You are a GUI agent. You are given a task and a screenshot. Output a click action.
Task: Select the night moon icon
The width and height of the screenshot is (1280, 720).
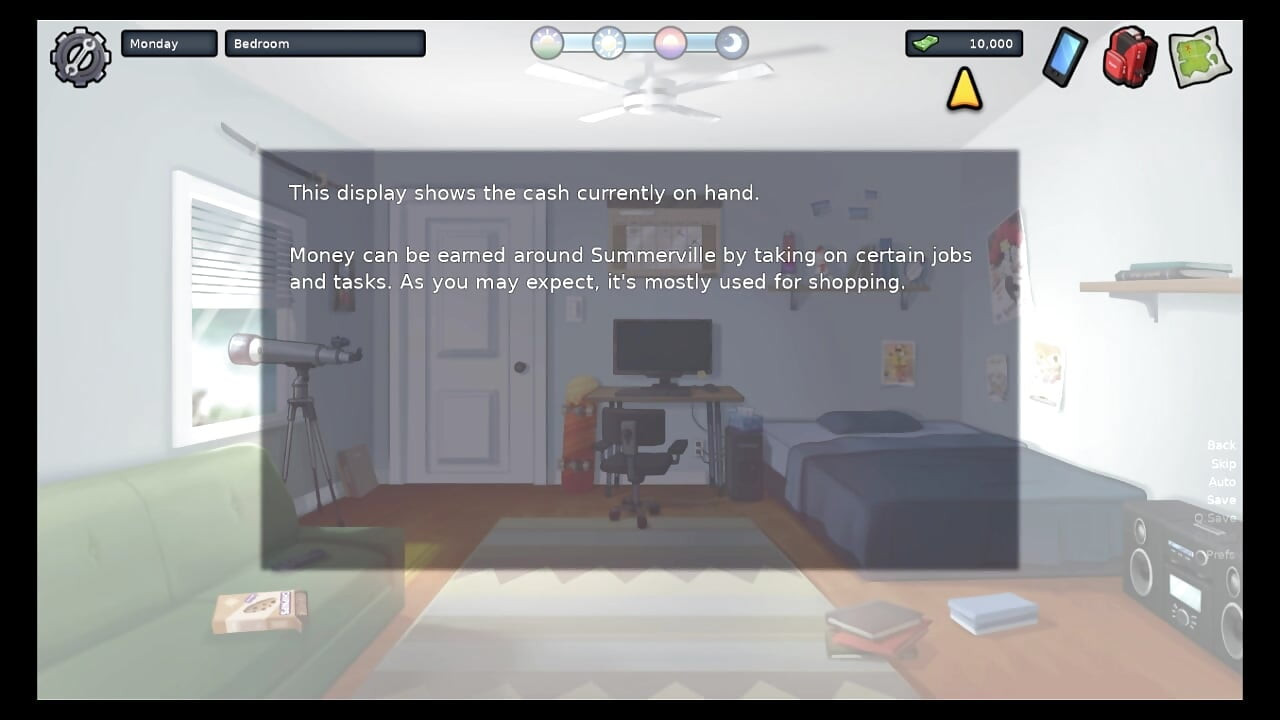point(731,43)
